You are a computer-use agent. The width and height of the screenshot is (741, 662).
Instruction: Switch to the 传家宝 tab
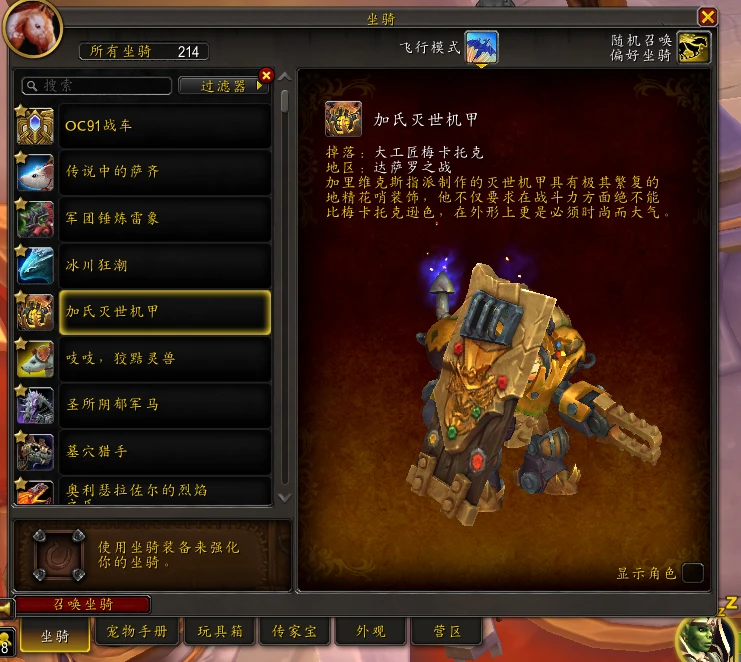[x=294, y=632]
